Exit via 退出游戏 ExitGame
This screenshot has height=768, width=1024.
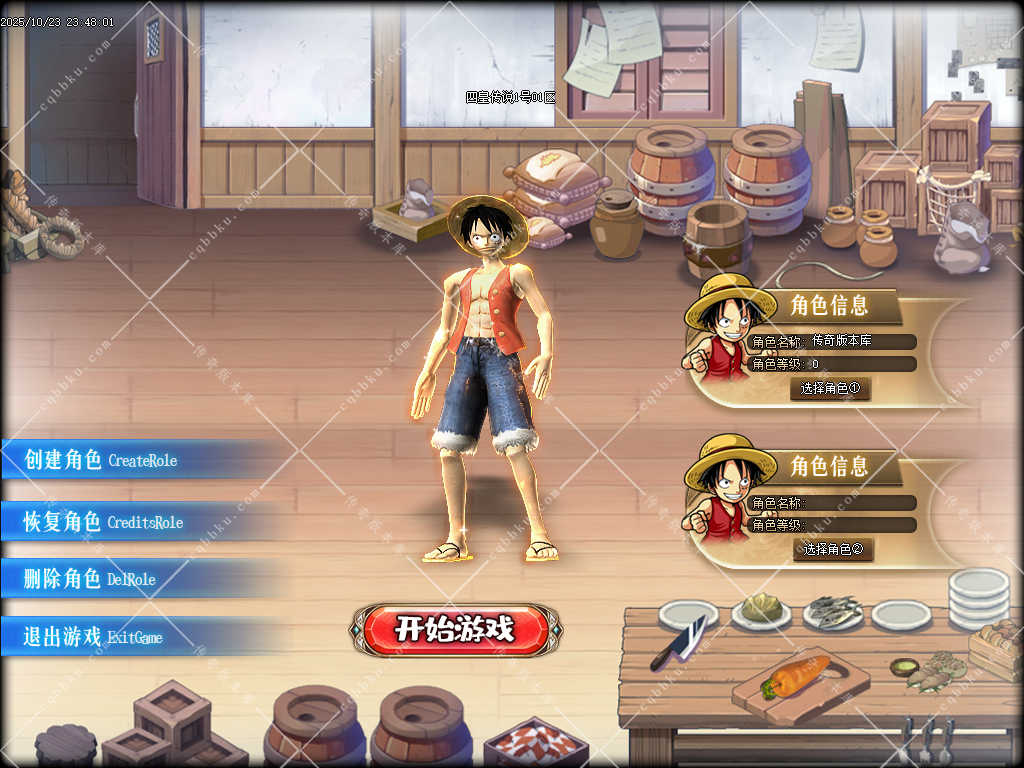93,636
